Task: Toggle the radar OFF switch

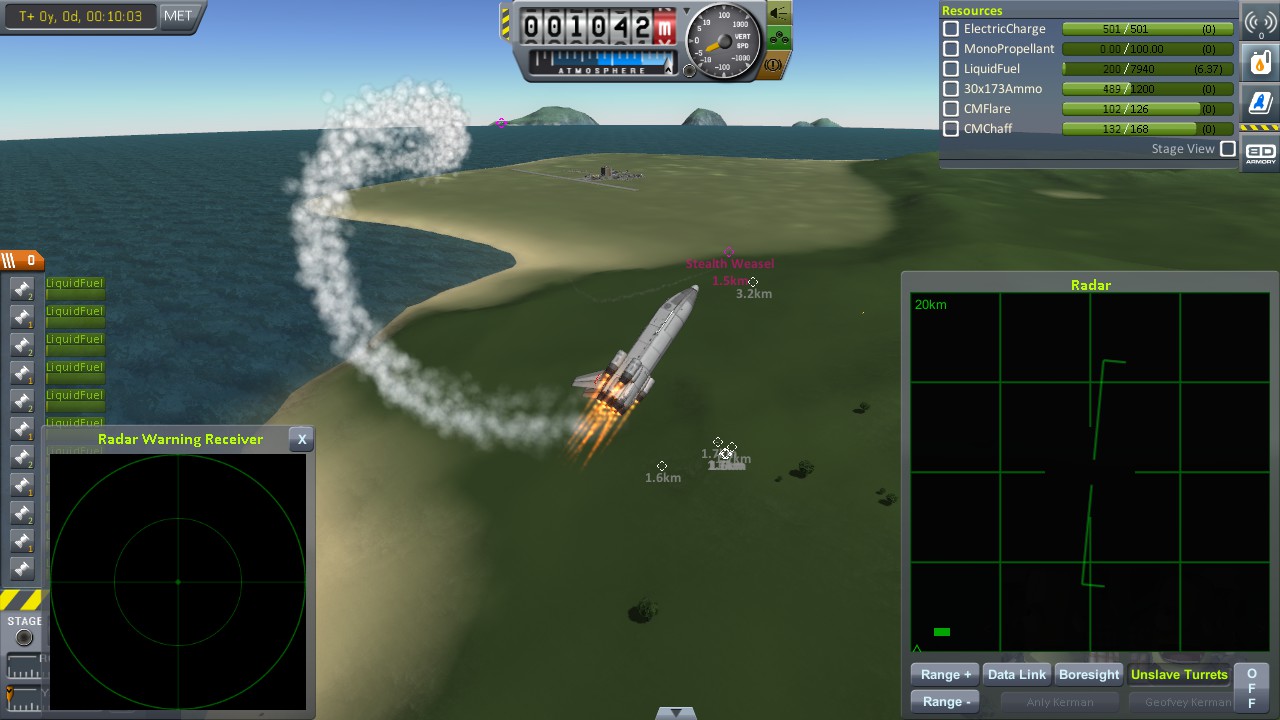Action: point(1251,688)
